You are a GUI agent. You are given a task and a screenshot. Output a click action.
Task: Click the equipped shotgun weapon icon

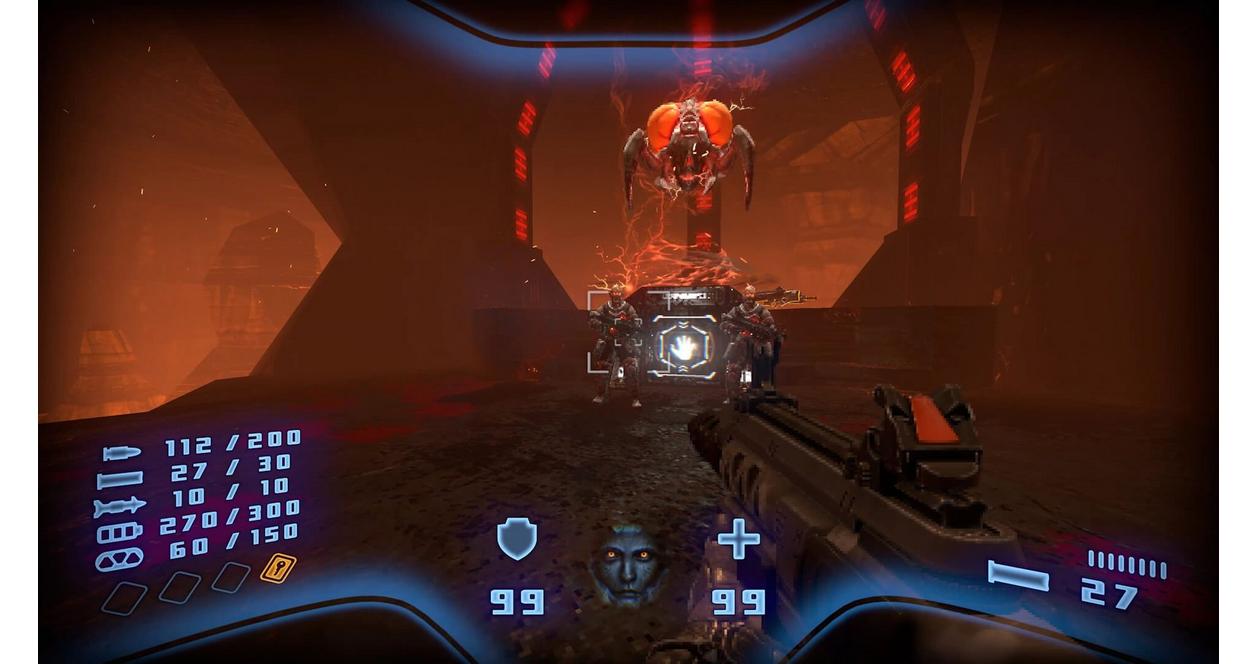click(x=1017, y=576)
